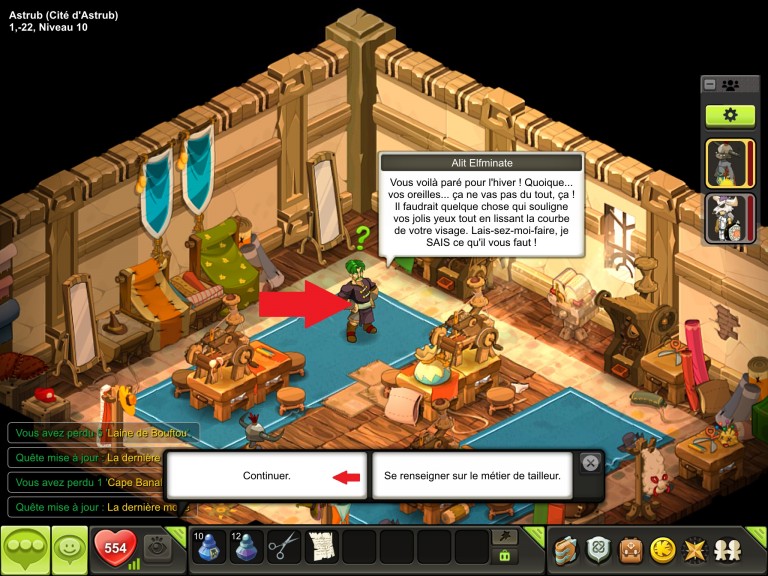Select the parchment scroll hotbar slot
768x576 pixels.
coord(322,547)
